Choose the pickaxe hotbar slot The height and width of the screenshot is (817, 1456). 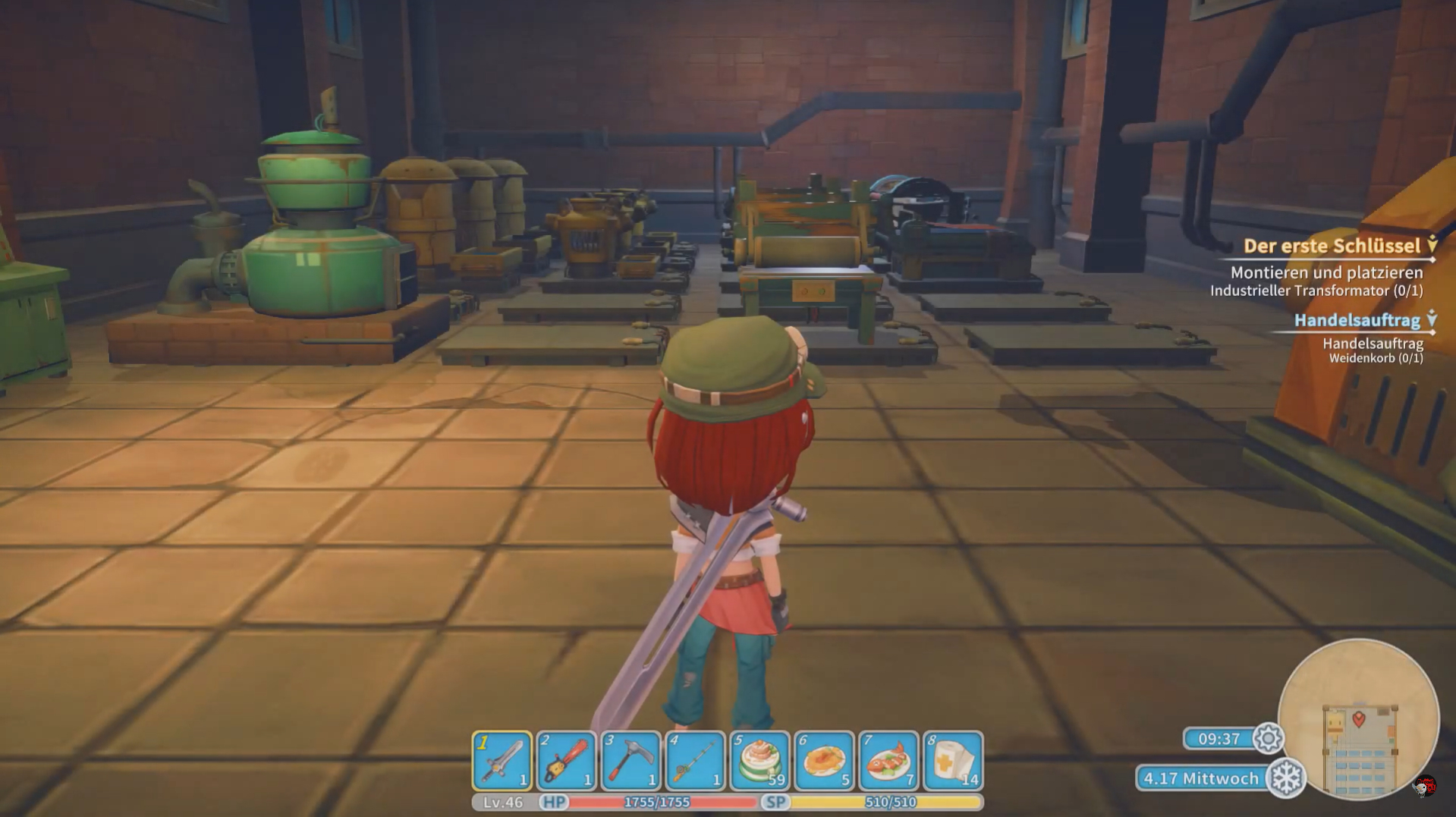point(631,760)
